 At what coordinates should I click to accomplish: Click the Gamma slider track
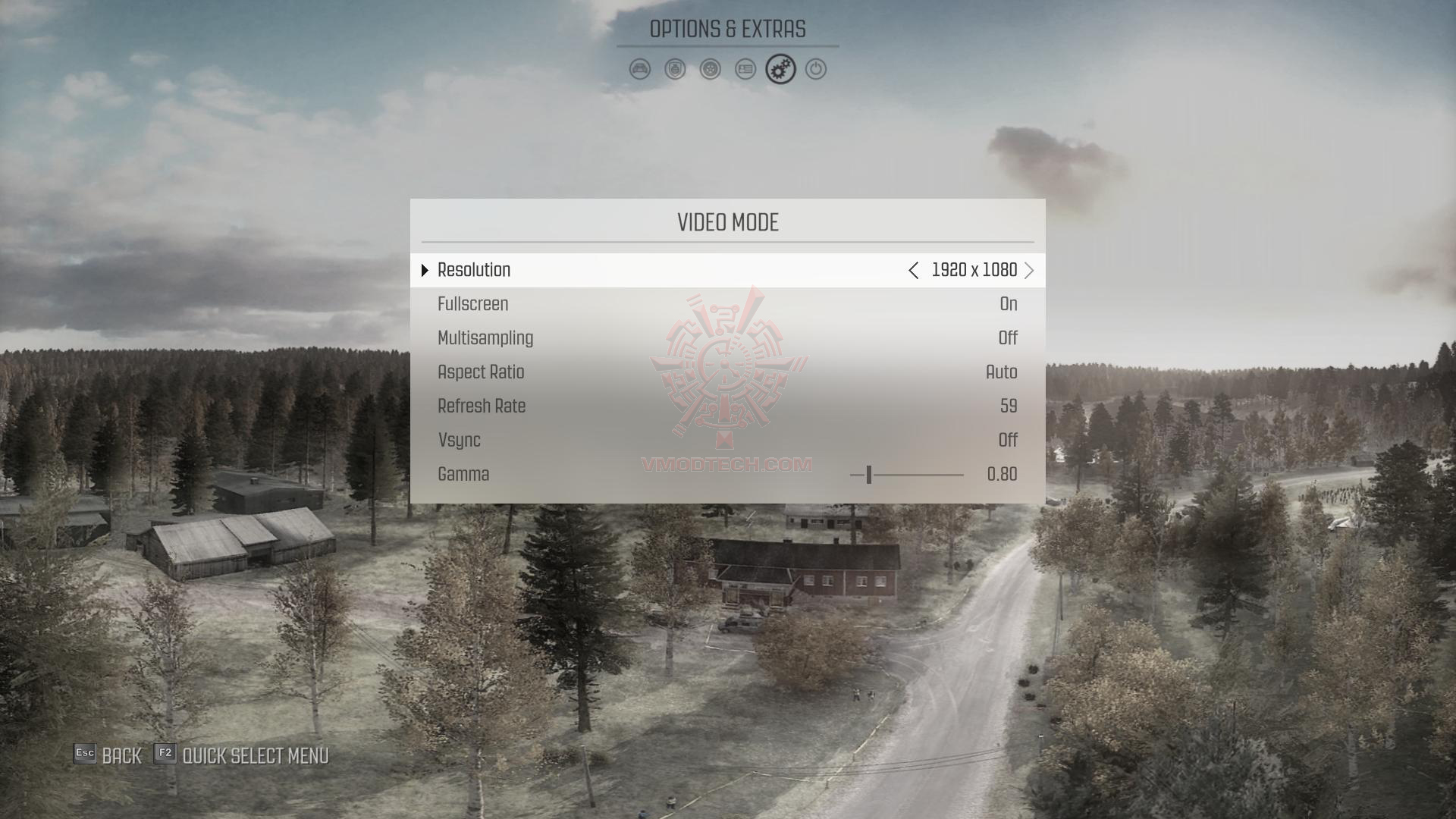tap(907, 475)
